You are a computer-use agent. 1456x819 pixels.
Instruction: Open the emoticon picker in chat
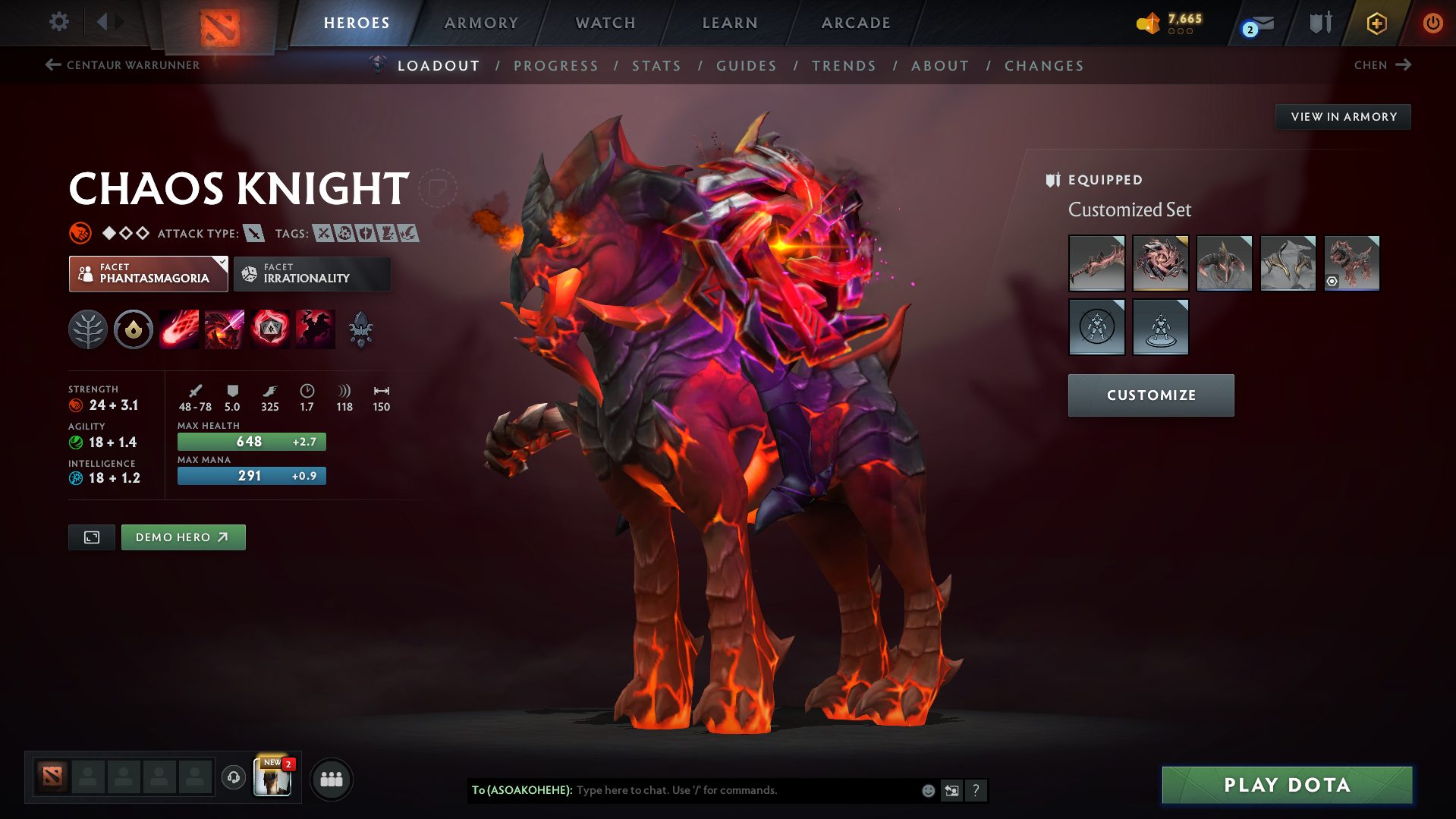click(x=927, y=790)
